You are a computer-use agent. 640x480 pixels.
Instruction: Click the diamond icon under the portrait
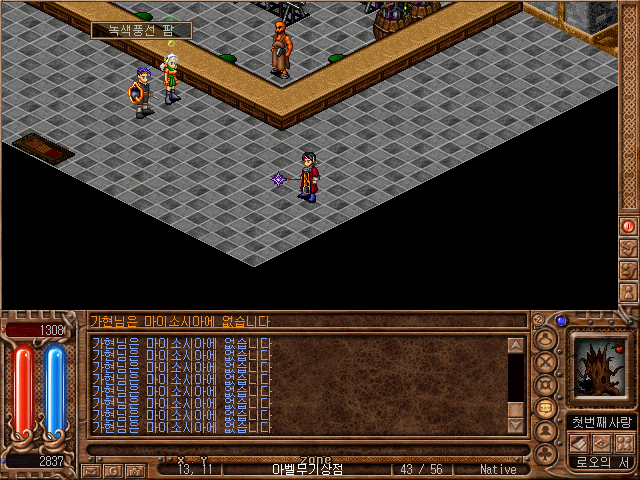tap(602, 442)
